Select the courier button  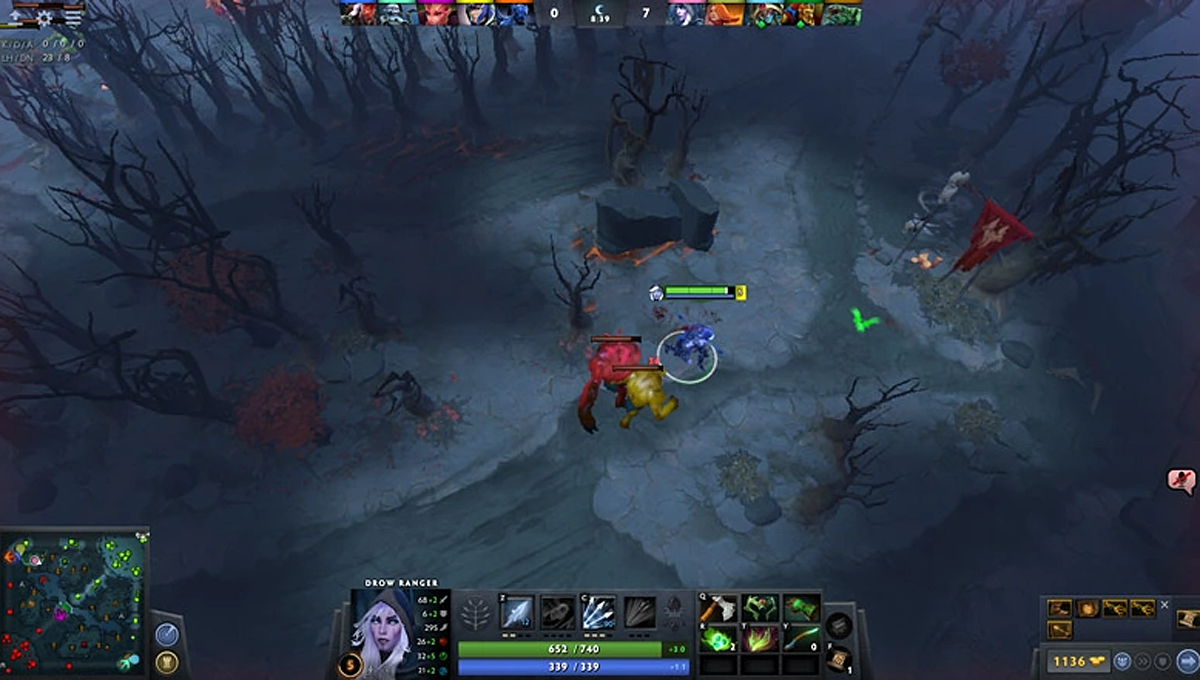pos(1123,661)
